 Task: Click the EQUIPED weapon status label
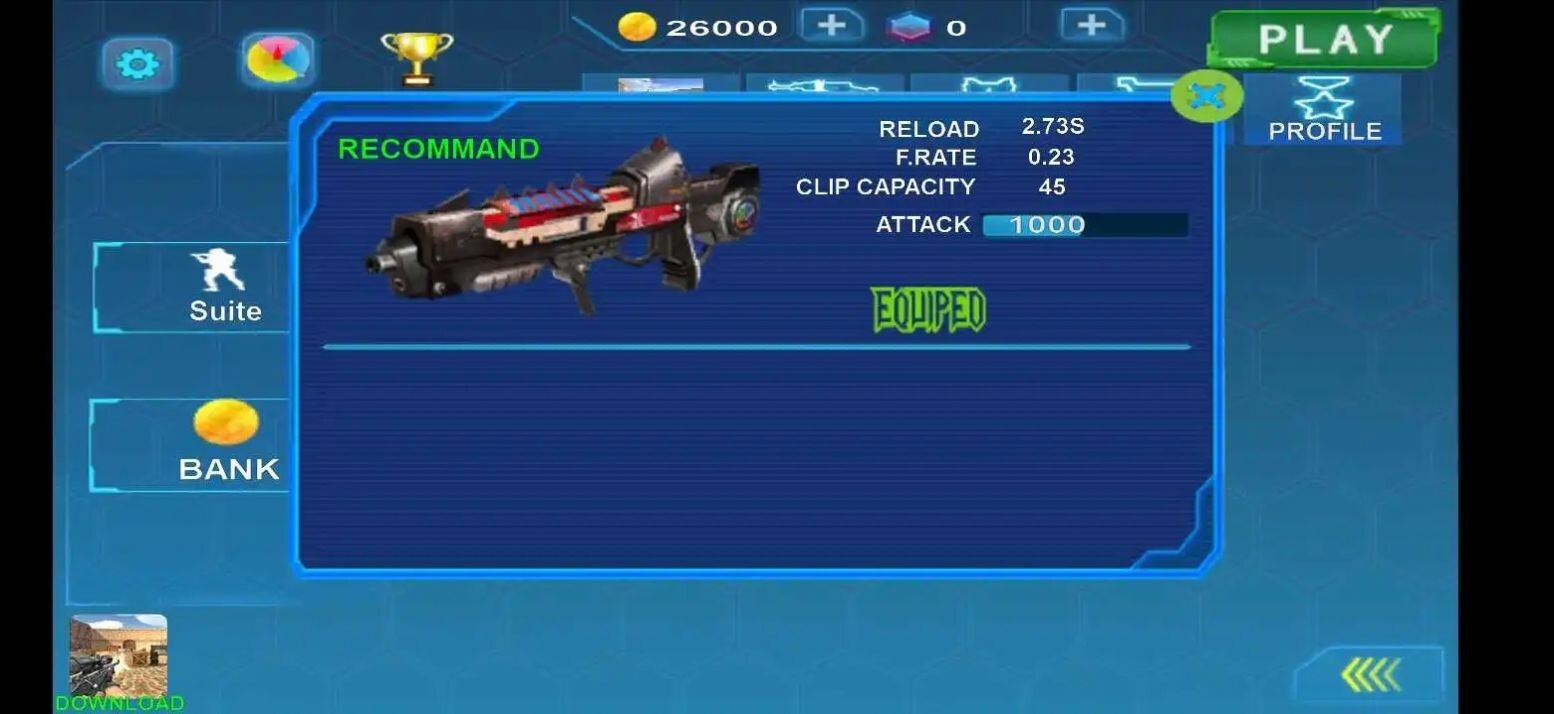928,310
